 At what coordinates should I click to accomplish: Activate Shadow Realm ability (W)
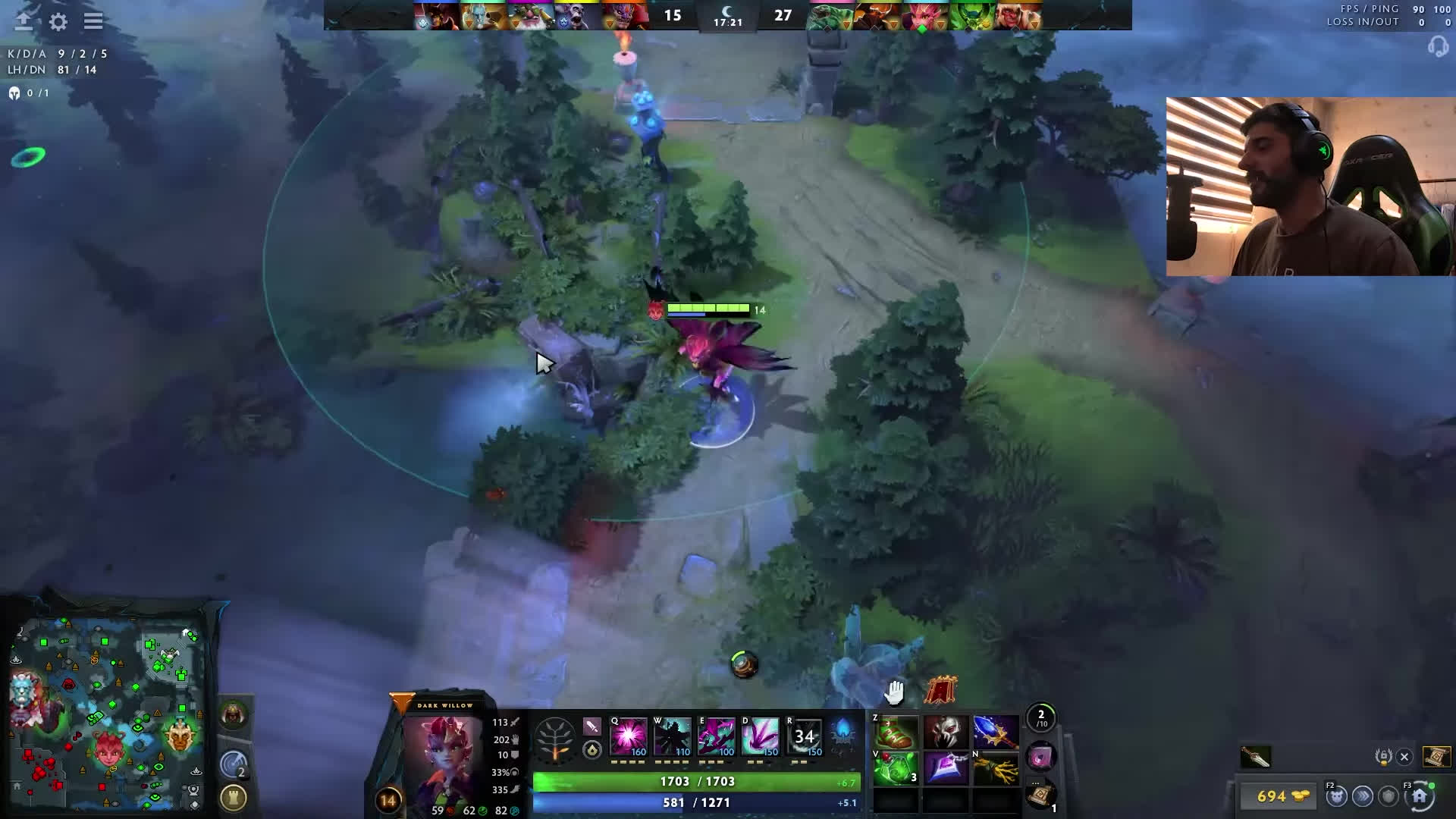pos(673,736)
